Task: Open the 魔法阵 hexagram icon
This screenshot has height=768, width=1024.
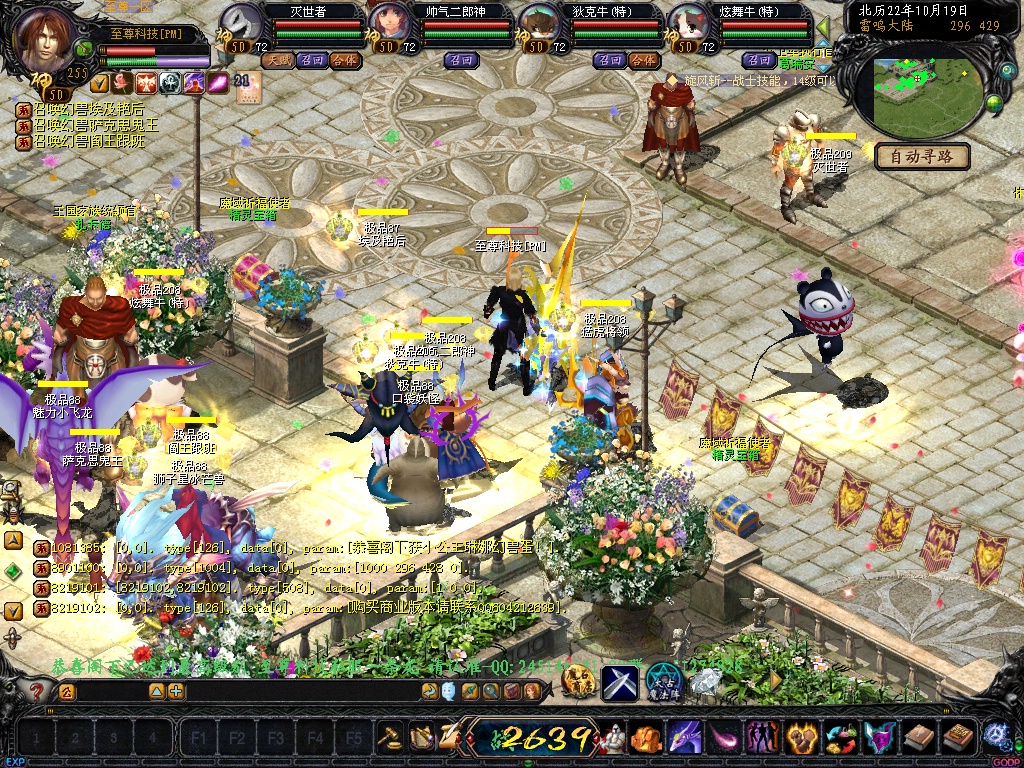Action: (663, 682)
